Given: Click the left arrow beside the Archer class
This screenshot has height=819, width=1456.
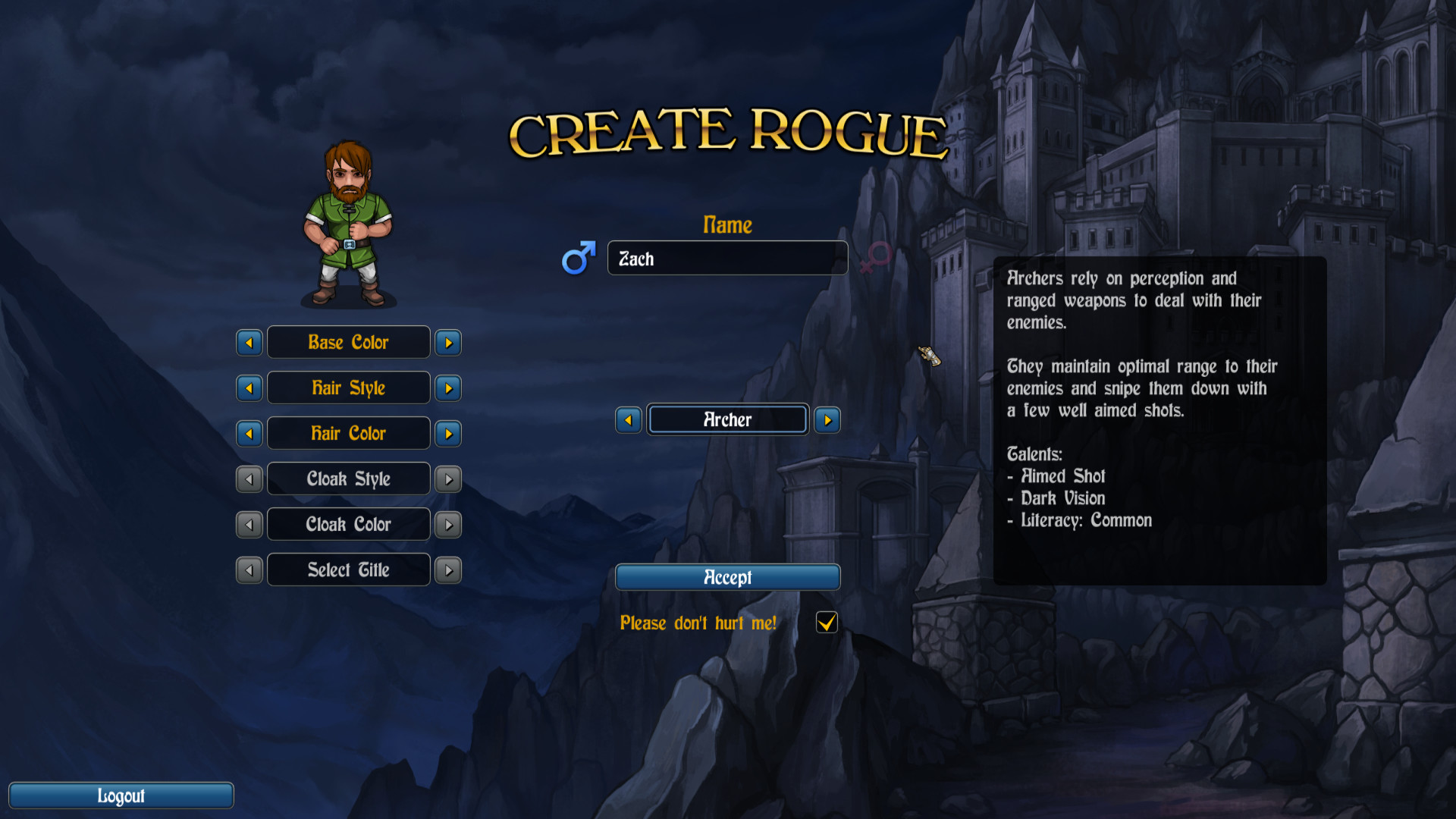Looking at the screenshot, I should point(629,419).
